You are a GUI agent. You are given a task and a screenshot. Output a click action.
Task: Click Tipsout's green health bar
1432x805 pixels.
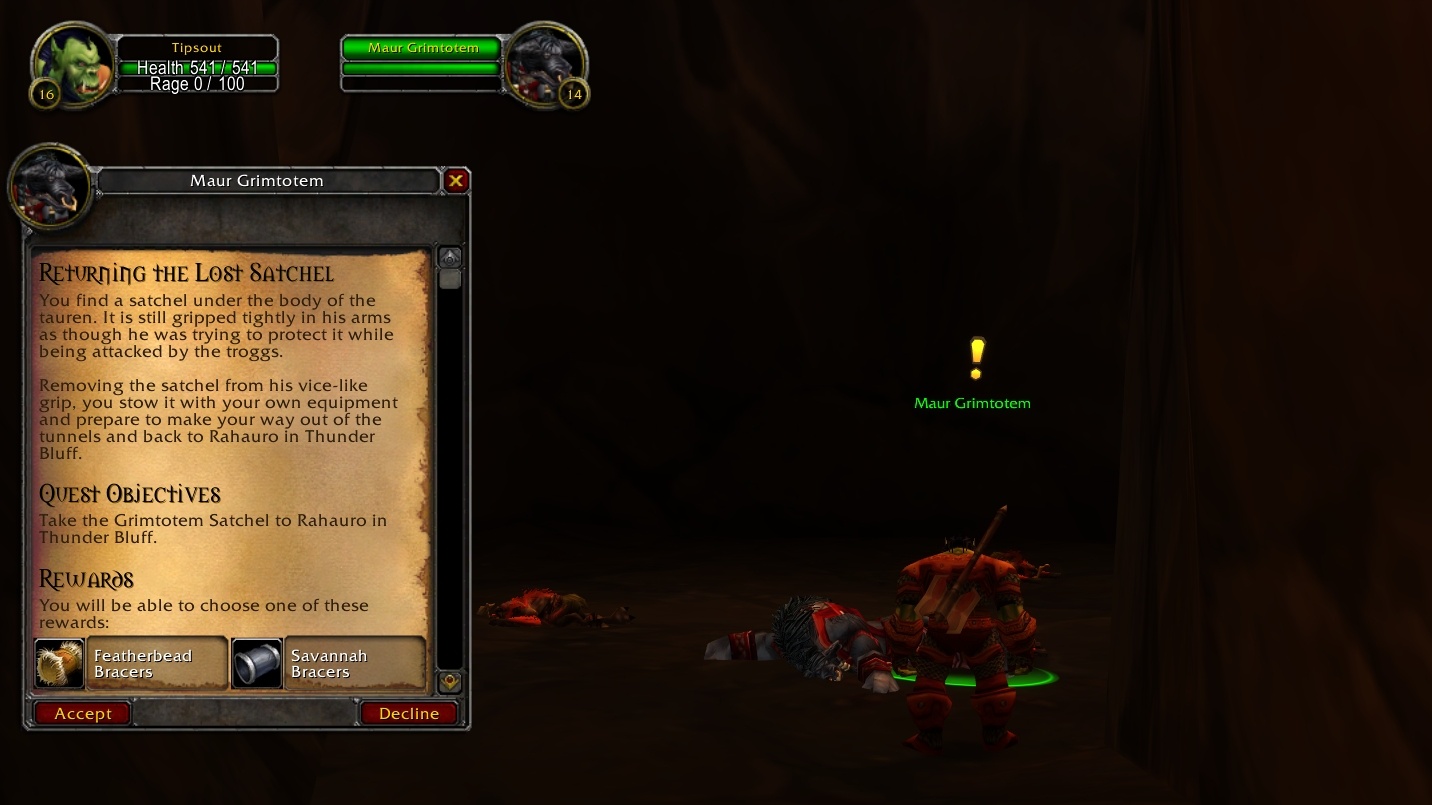pos(197,67)
